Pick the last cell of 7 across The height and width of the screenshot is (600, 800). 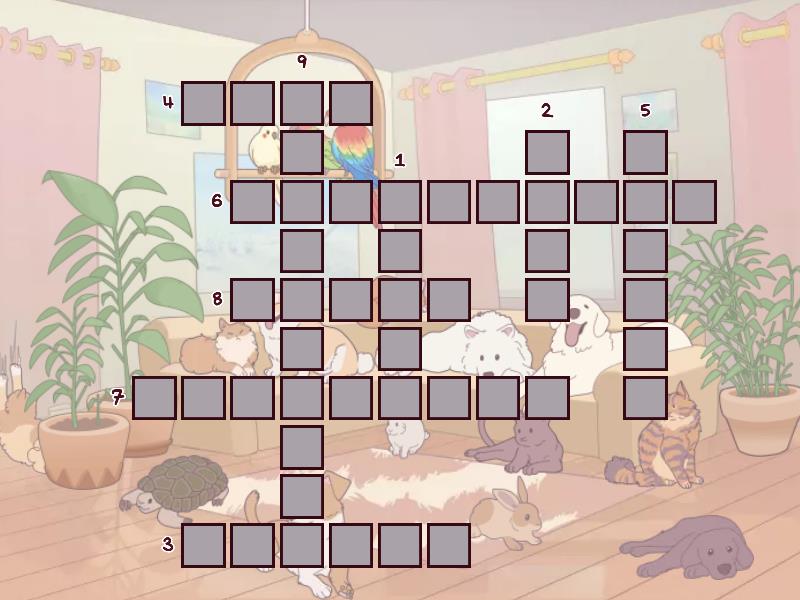pyautogui.click(x=547, y=397)
